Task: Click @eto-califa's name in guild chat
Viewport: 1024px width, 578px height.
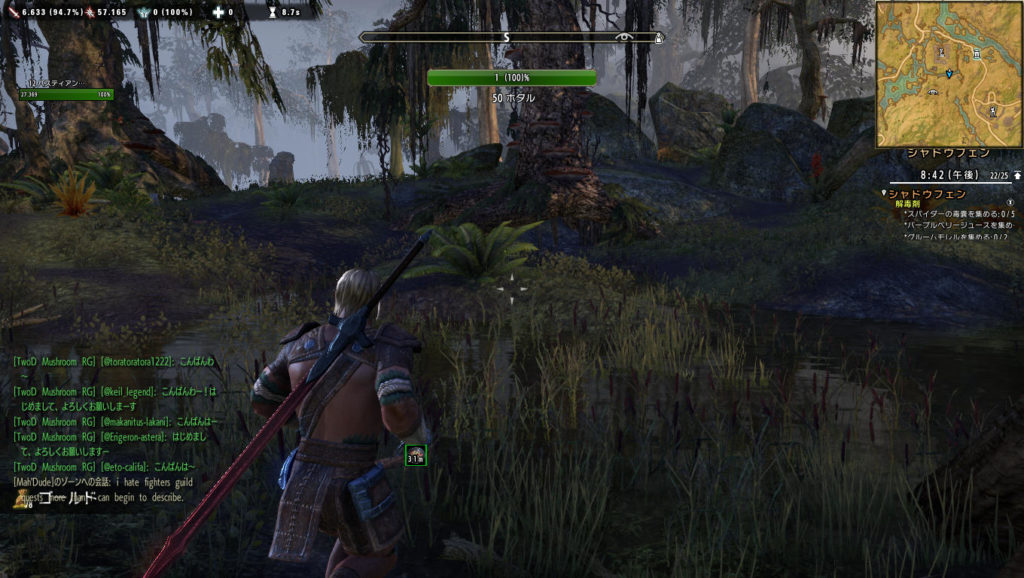Action: pos(124,467)
